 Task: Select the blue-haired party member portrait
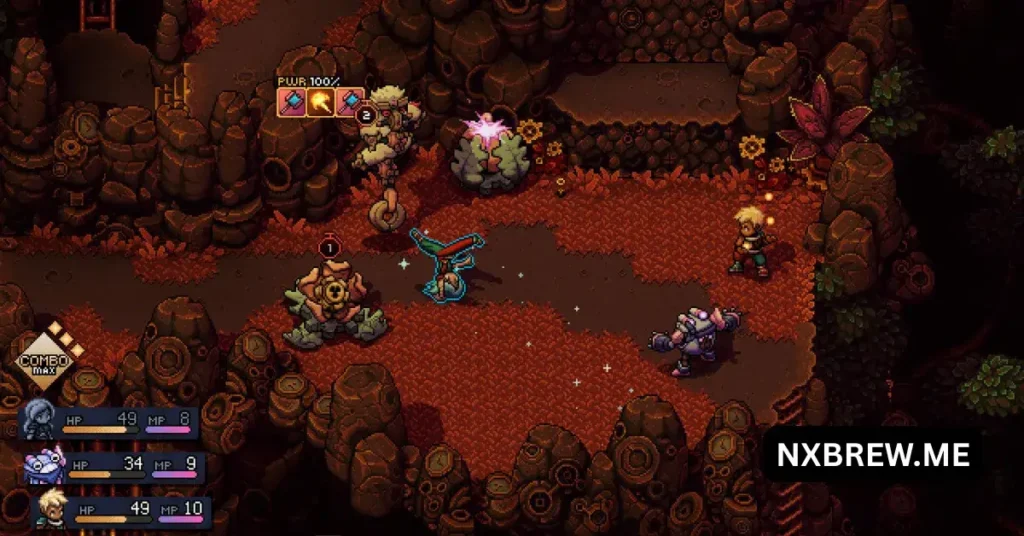(x=40, y=418)
